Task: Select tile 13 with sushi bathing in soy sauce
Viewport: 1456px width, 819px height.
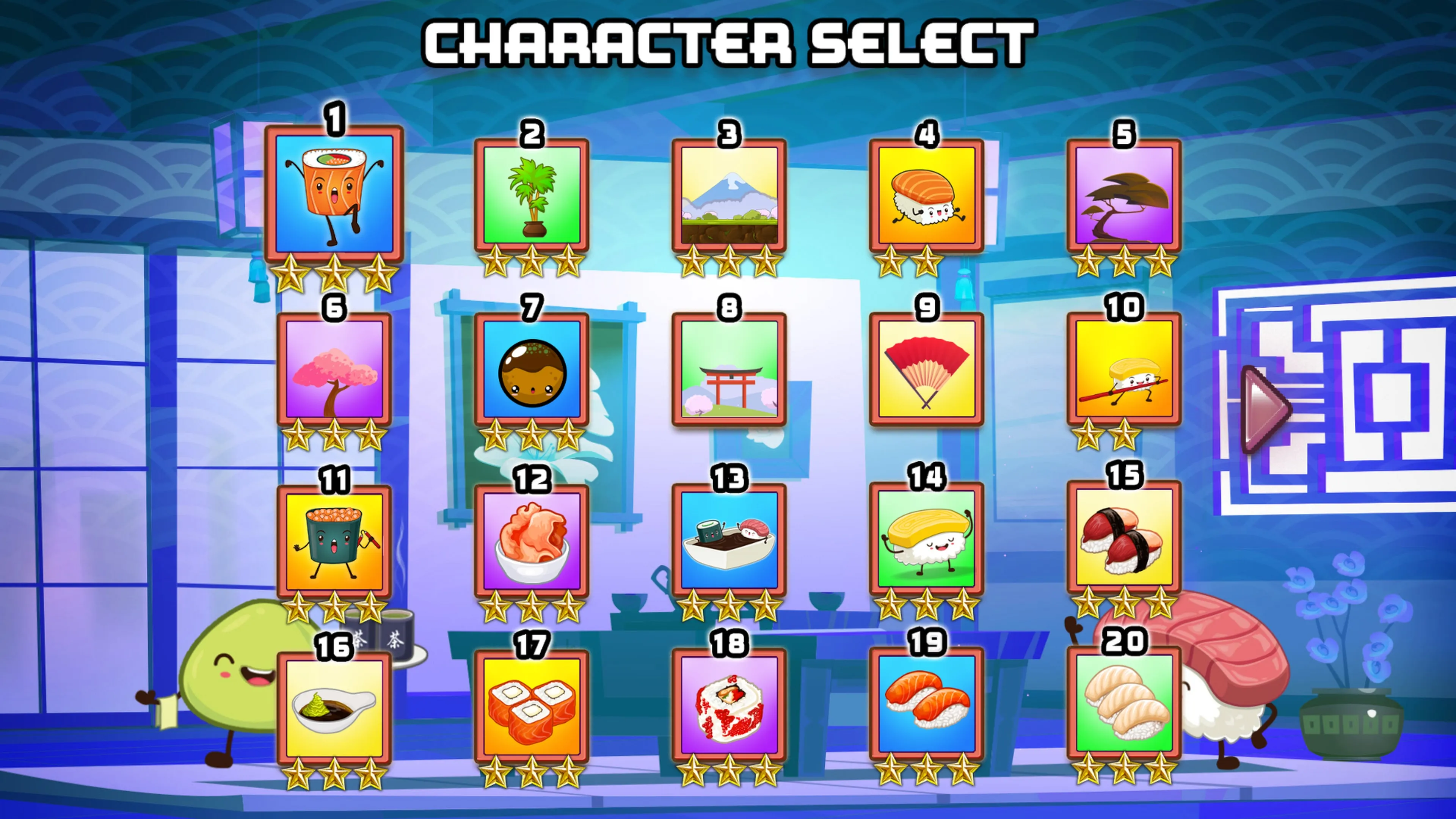Action: 729,540
